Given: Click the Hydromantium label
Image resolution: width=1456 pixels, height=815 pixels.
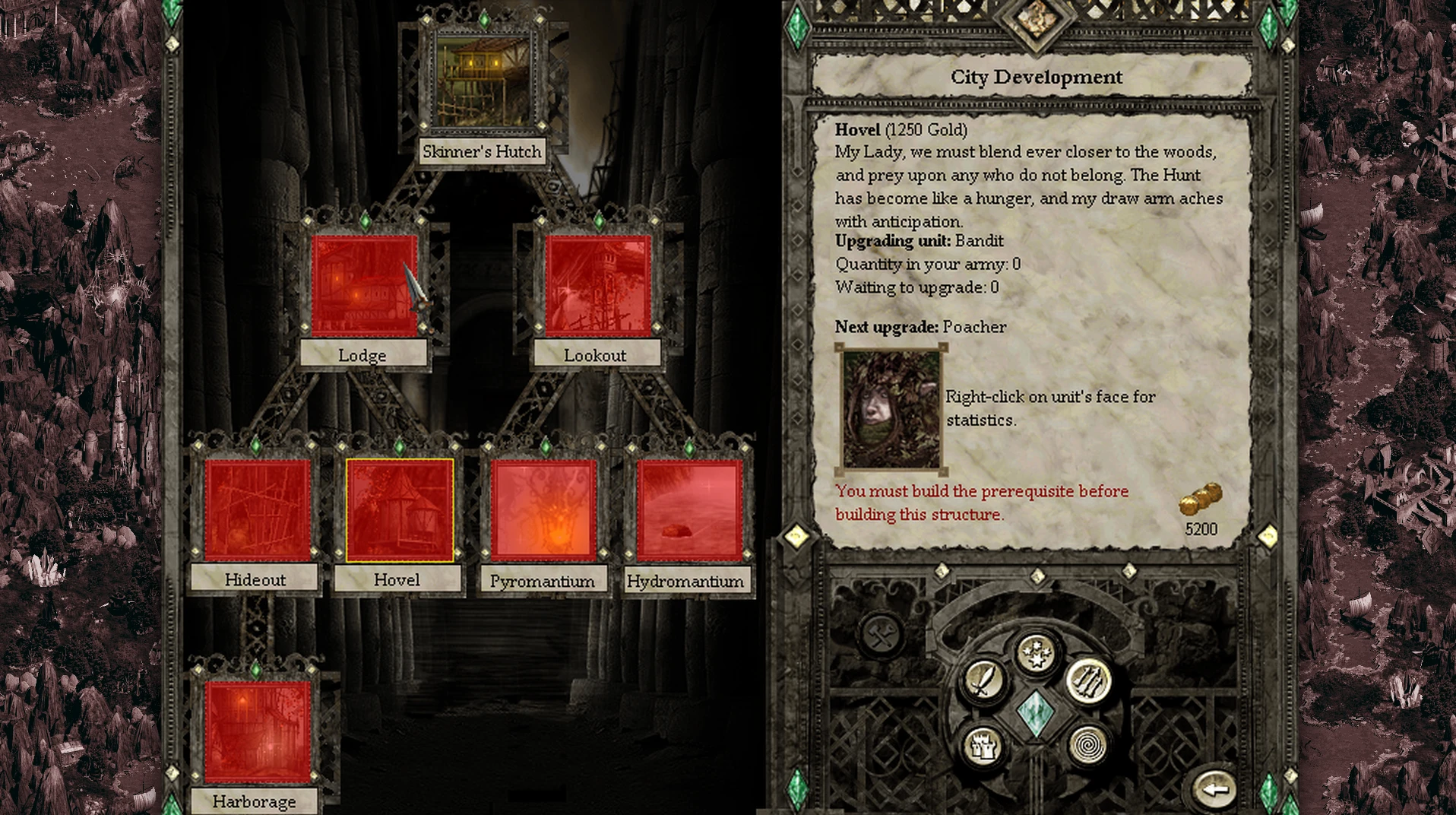Looking at the screenshot, I should pos(685,581).
